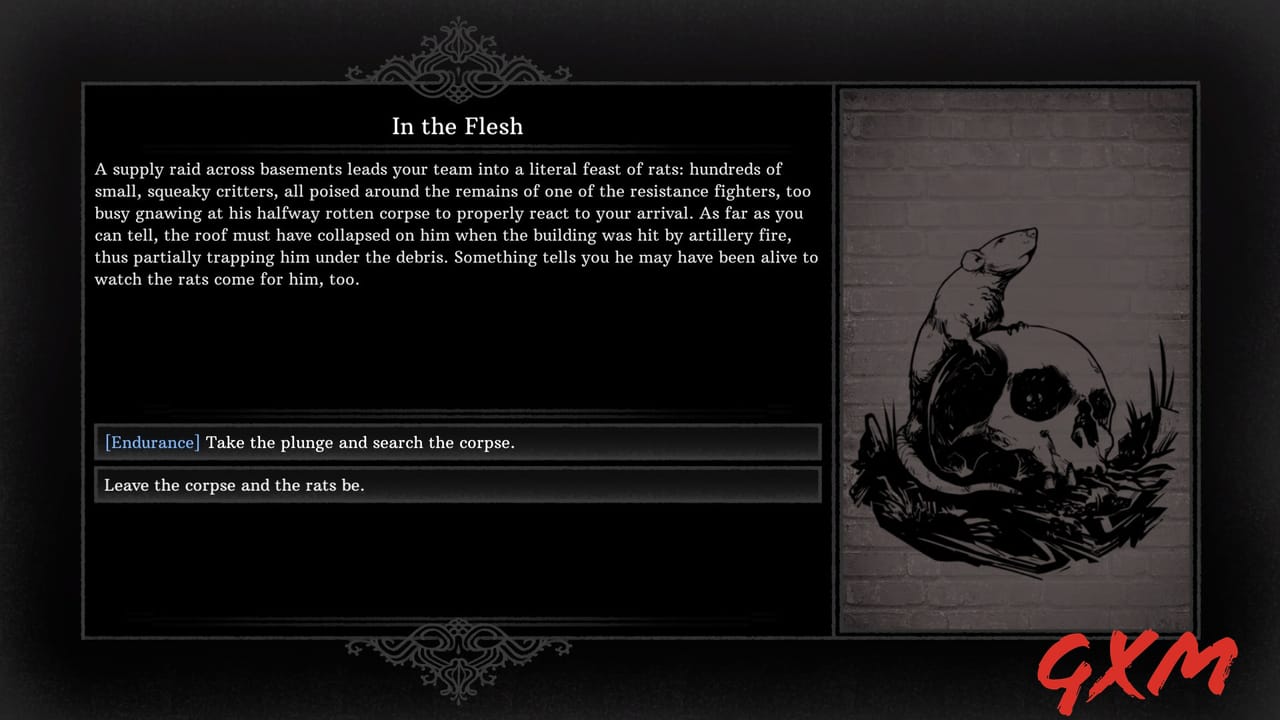This screenshot has width=1280, height=720.
Task: Click the dark gap between the two choices
Action: pyautogui.click(x=457, y=464)
